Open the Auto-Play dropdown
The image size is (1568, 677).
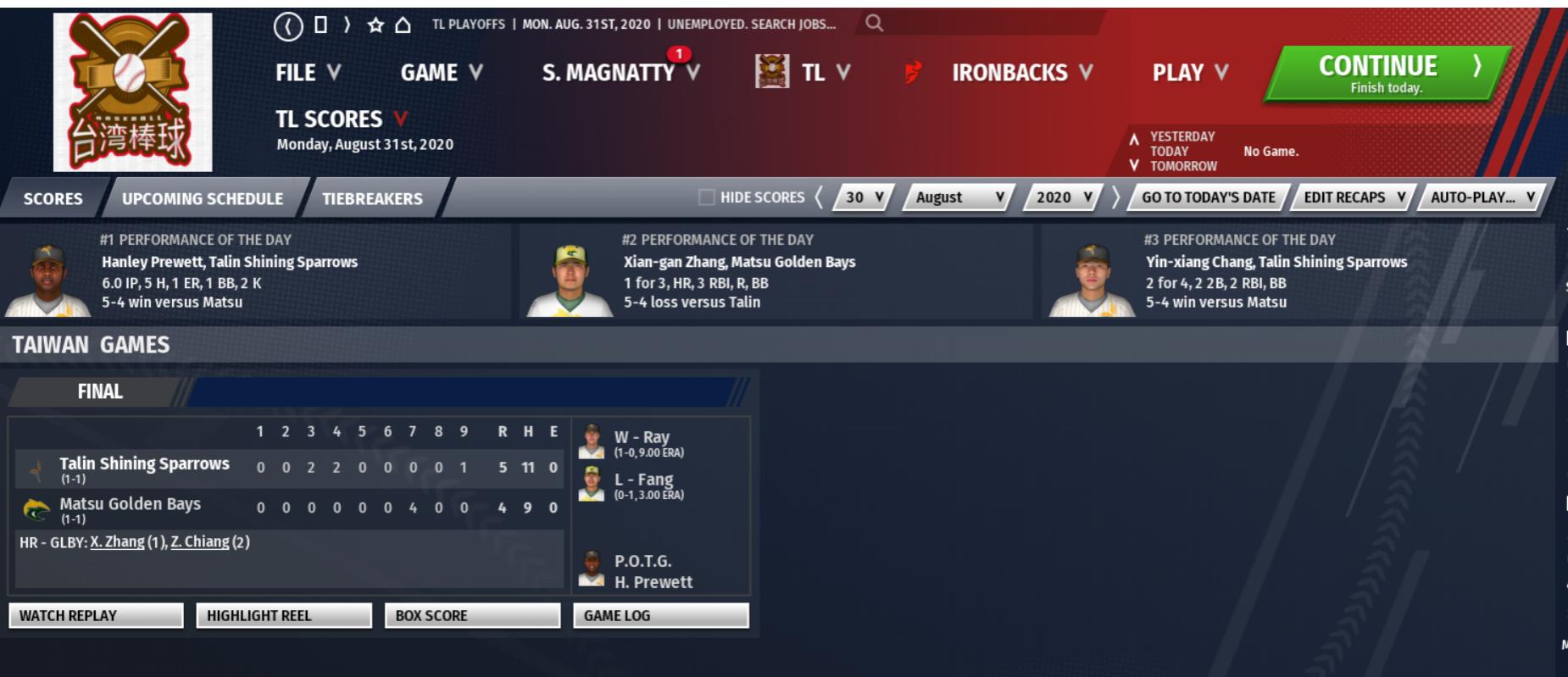pyautogui.click(x=1482, y=197)
